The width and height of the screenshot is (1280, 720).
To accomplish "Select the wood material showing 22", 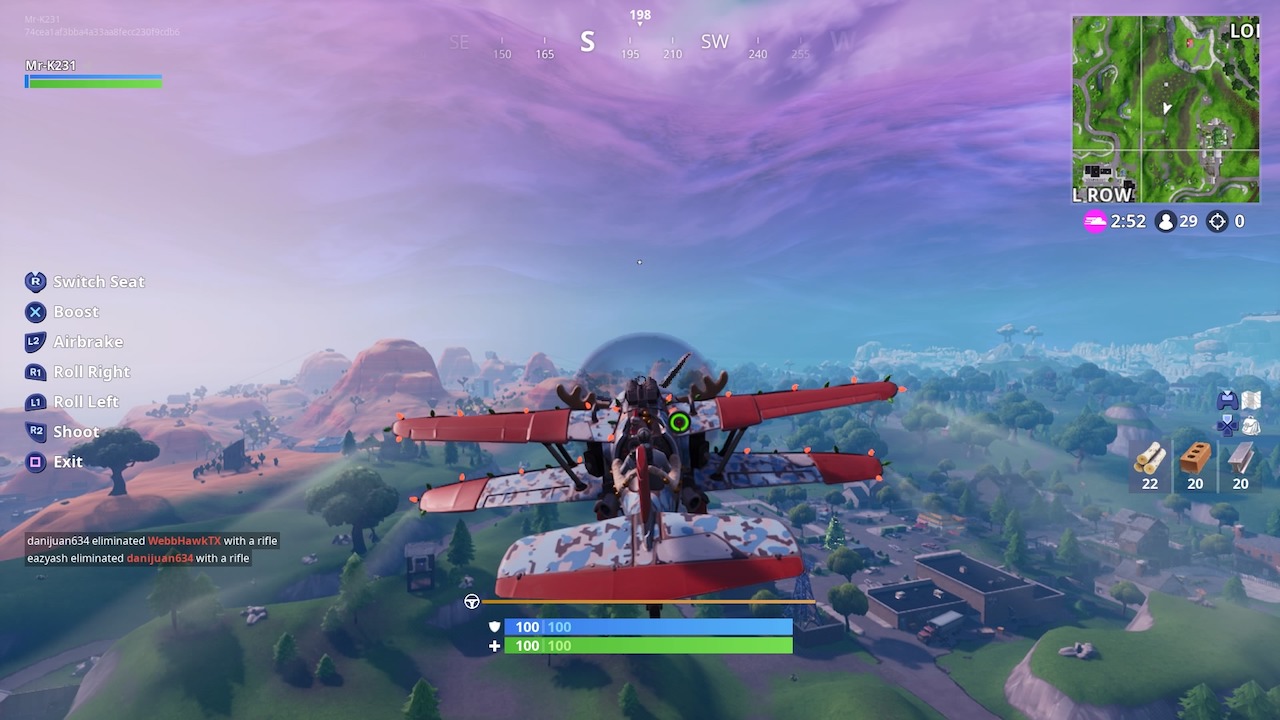I will pyautogui.click(x=1150, y=465).
